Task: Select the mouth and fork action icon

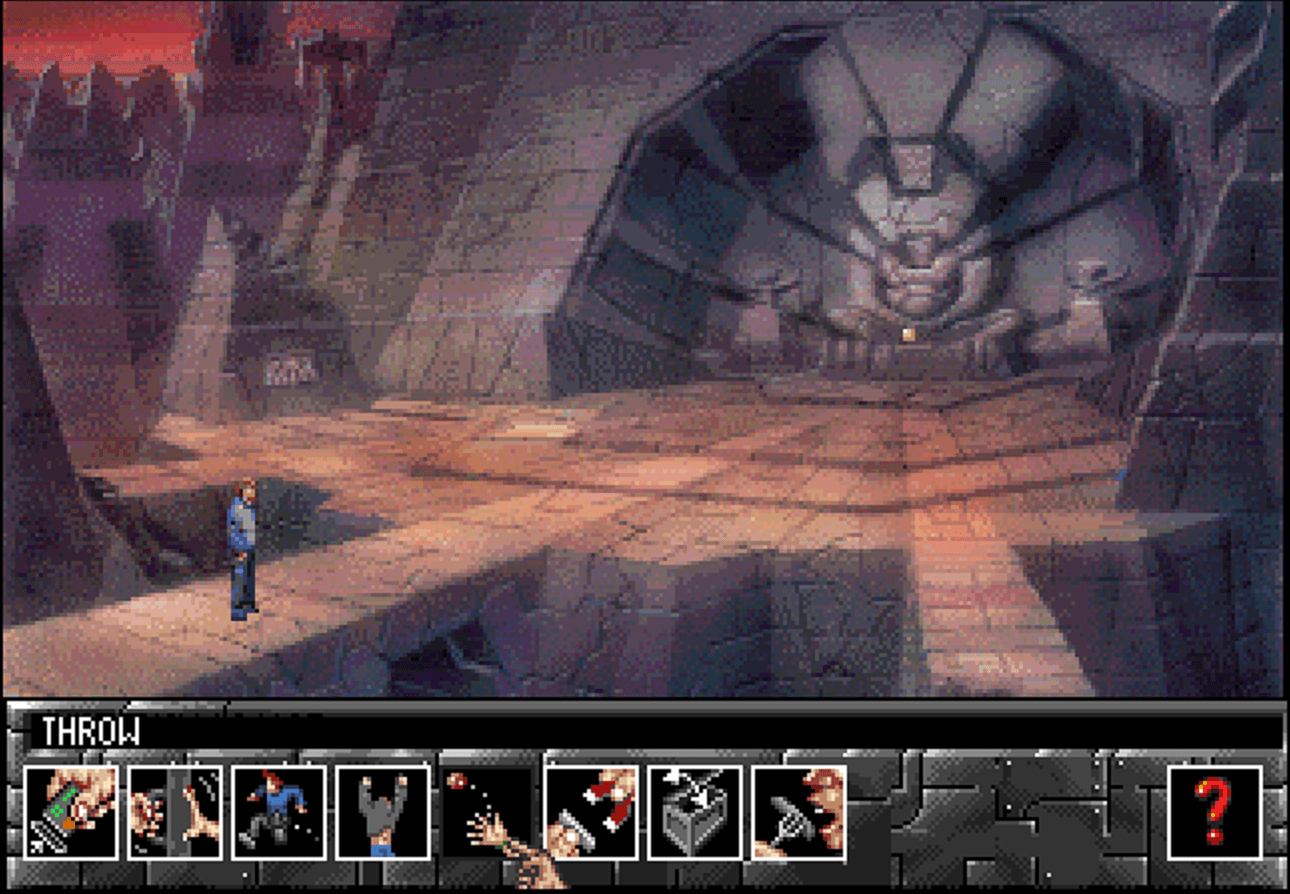Action: click(x=799, y=812)
